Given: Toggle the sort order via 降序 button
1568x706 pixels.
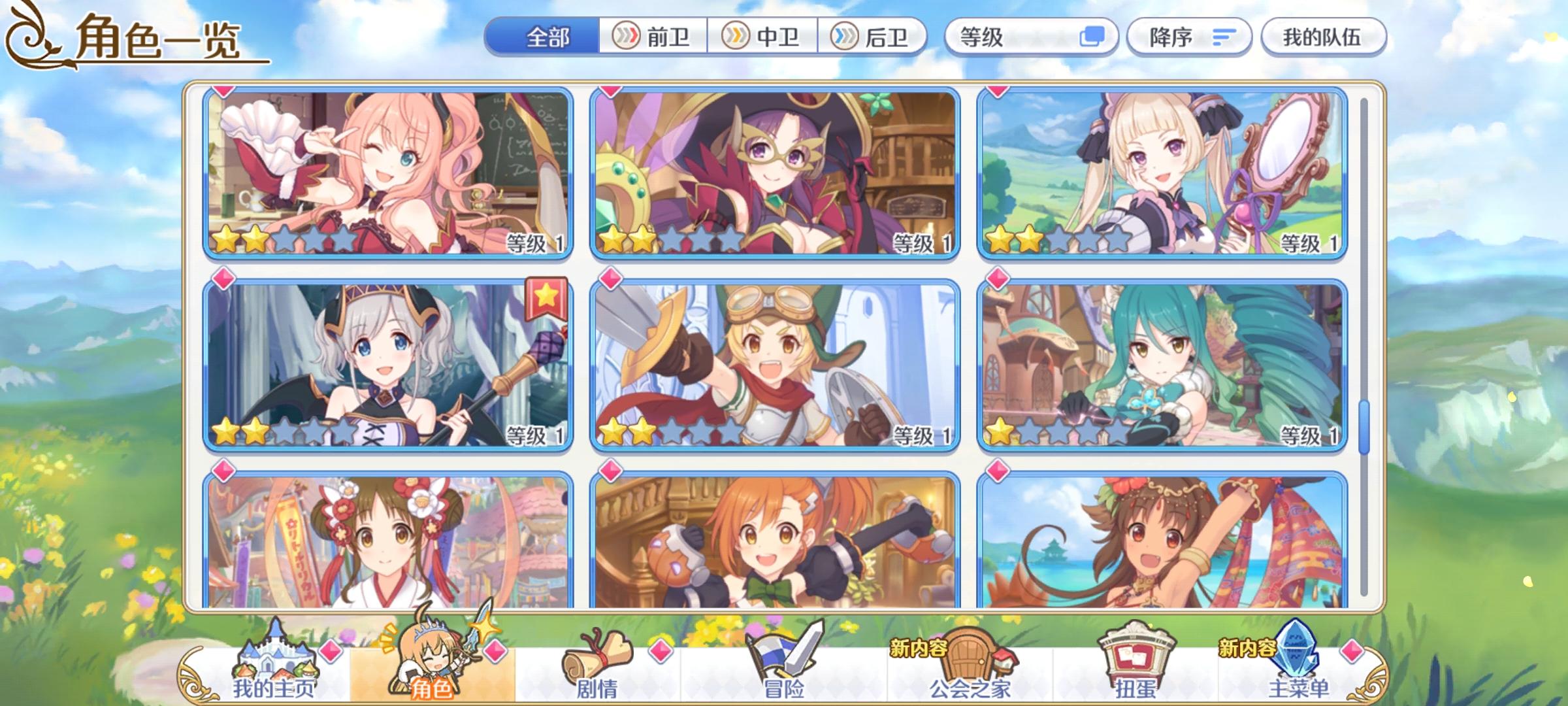Looking at the screenshot, I should [1189, 37].
